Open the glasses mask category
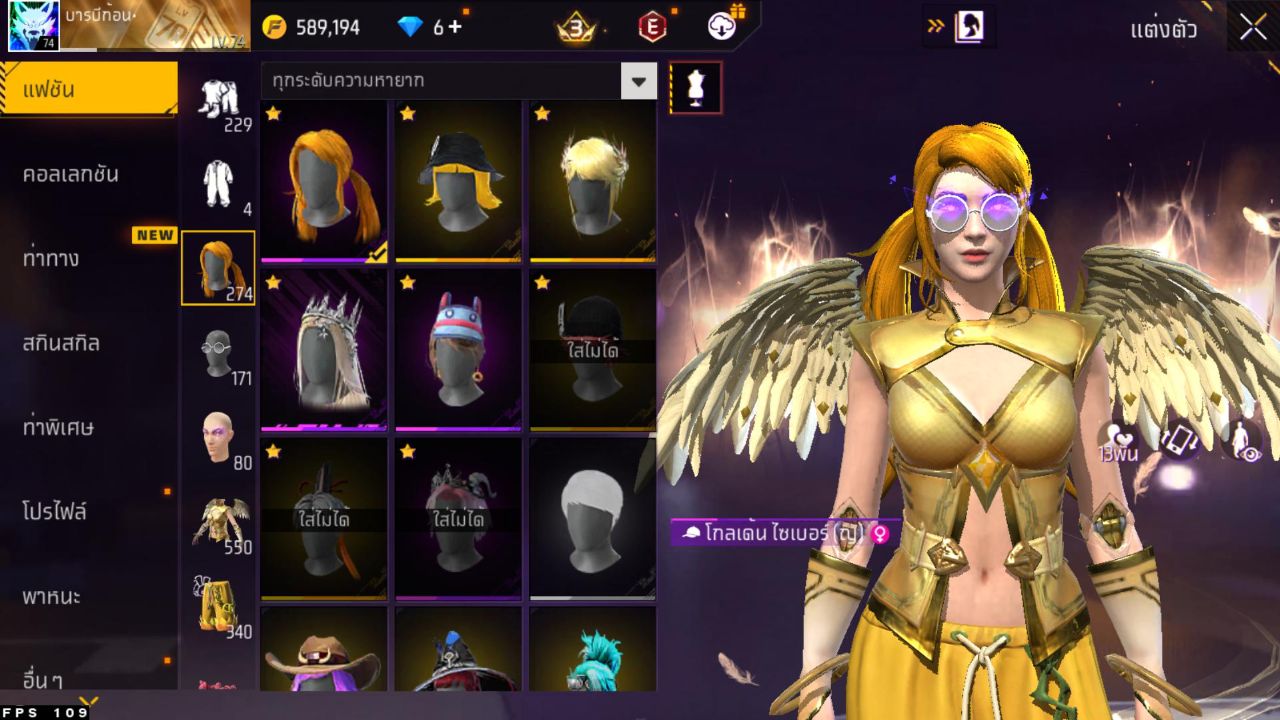The height and width of the screenshot is (720, 1280). (218, 353)
